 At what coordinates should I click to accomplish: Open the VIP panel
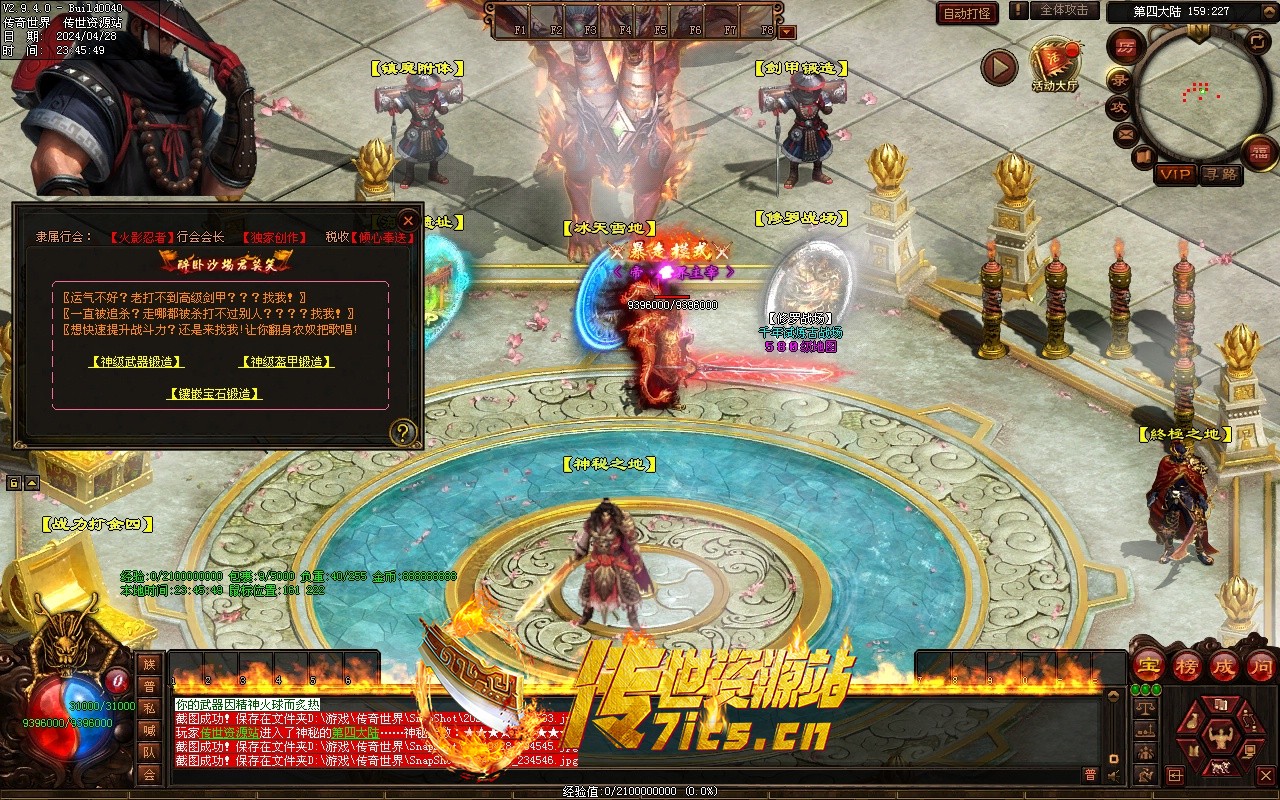tap(1175, 174)
